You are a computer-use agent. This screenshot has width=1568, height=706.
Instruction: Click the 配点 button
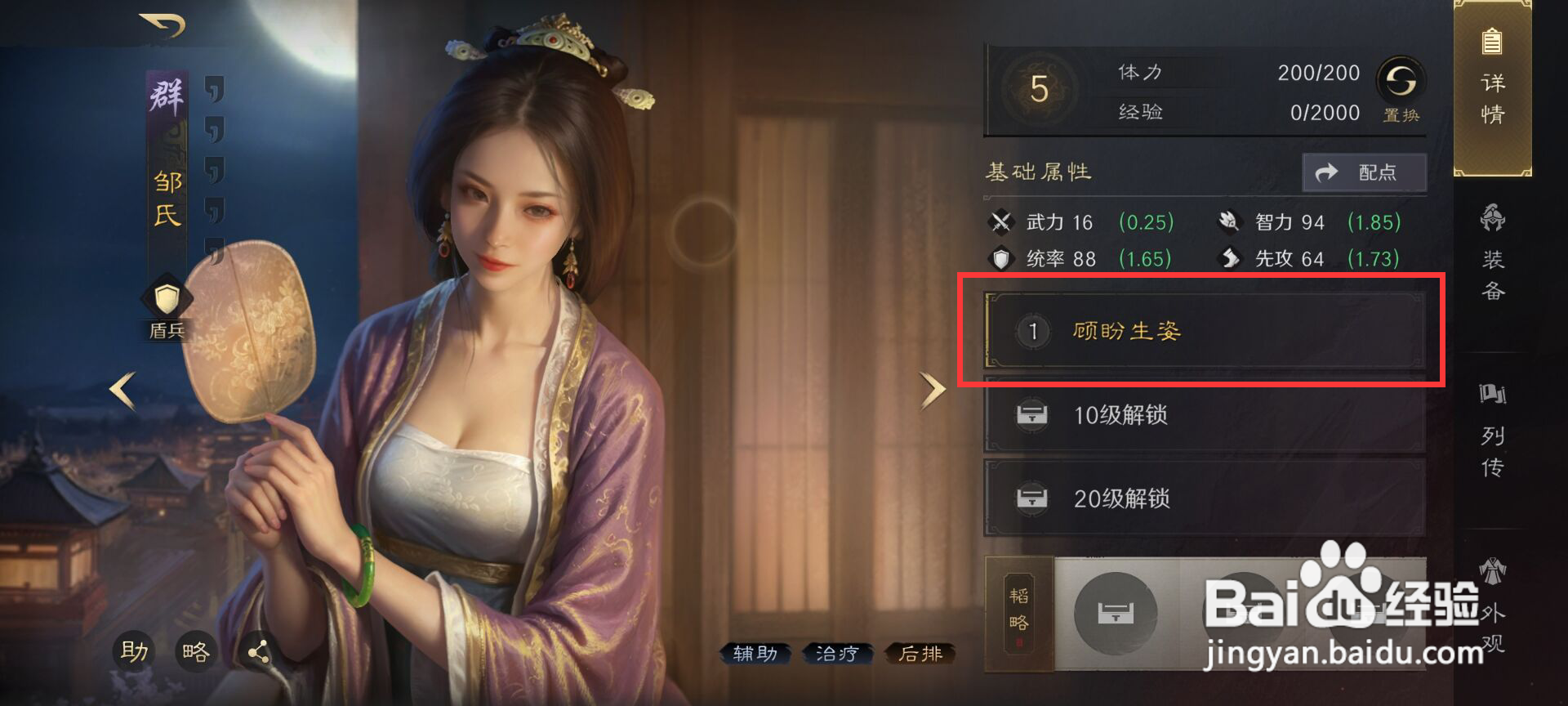tap(1364, 172)
